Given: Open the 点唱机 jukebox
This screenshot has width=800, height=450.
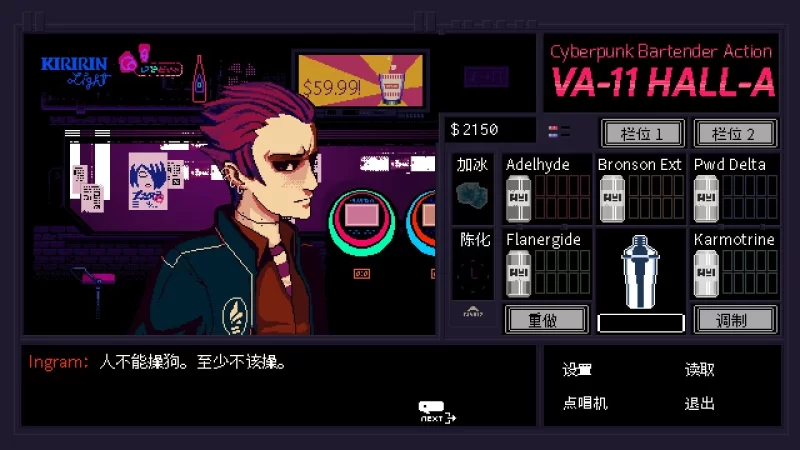Looking at the screenshot, I should coord(585,403).
